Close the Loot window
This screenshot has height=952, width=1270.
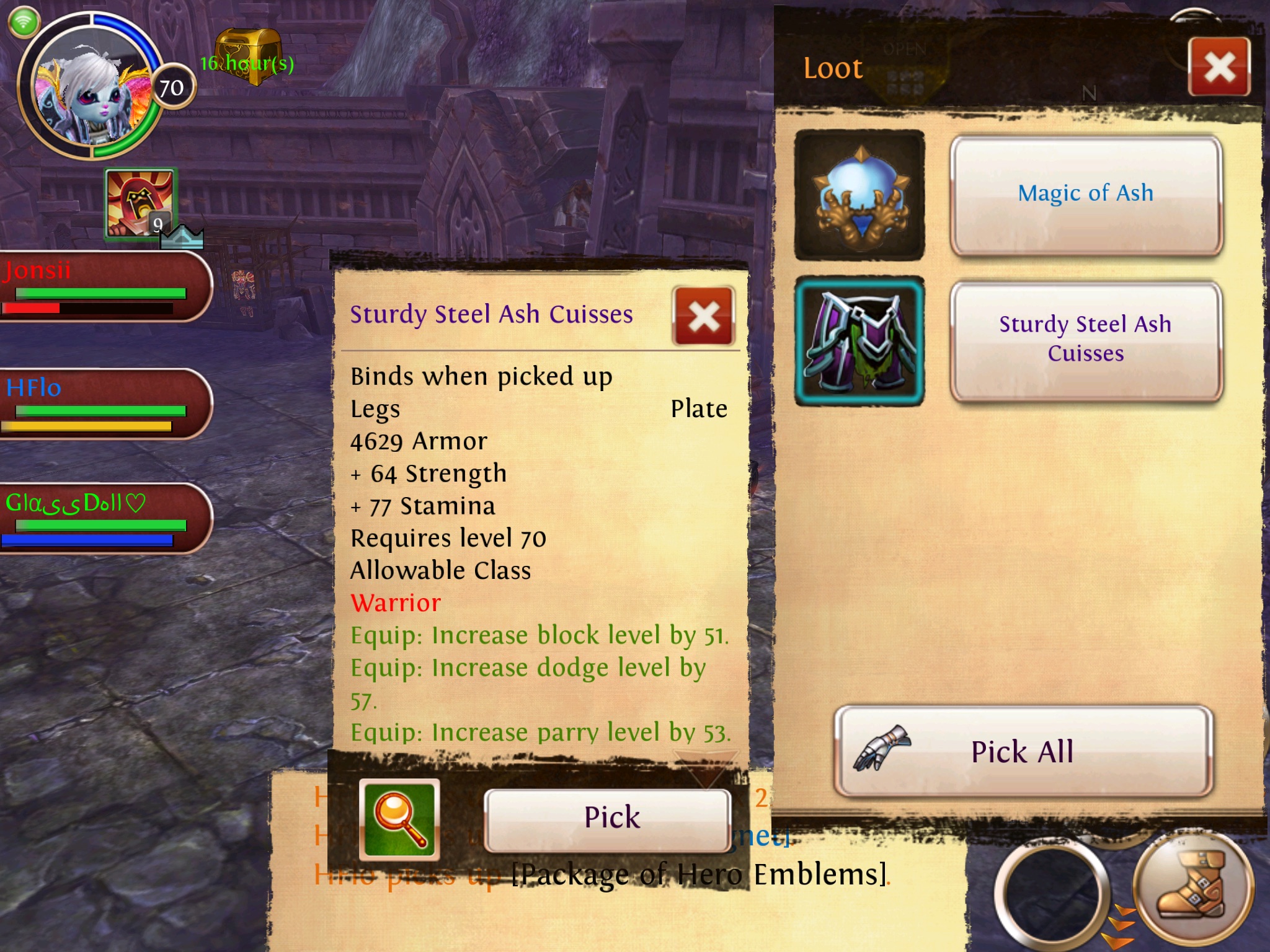click(1219, 67)
